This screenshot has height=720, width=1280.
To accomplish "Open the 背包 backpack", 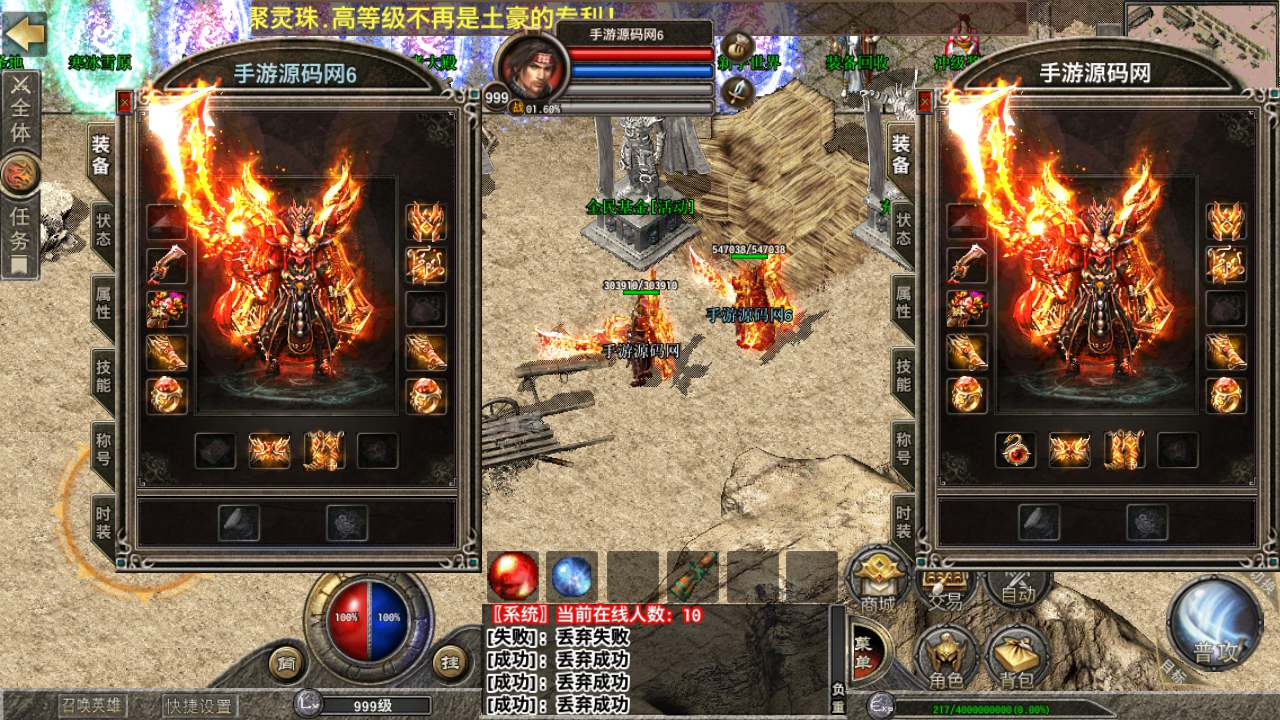I will 1017,659.
